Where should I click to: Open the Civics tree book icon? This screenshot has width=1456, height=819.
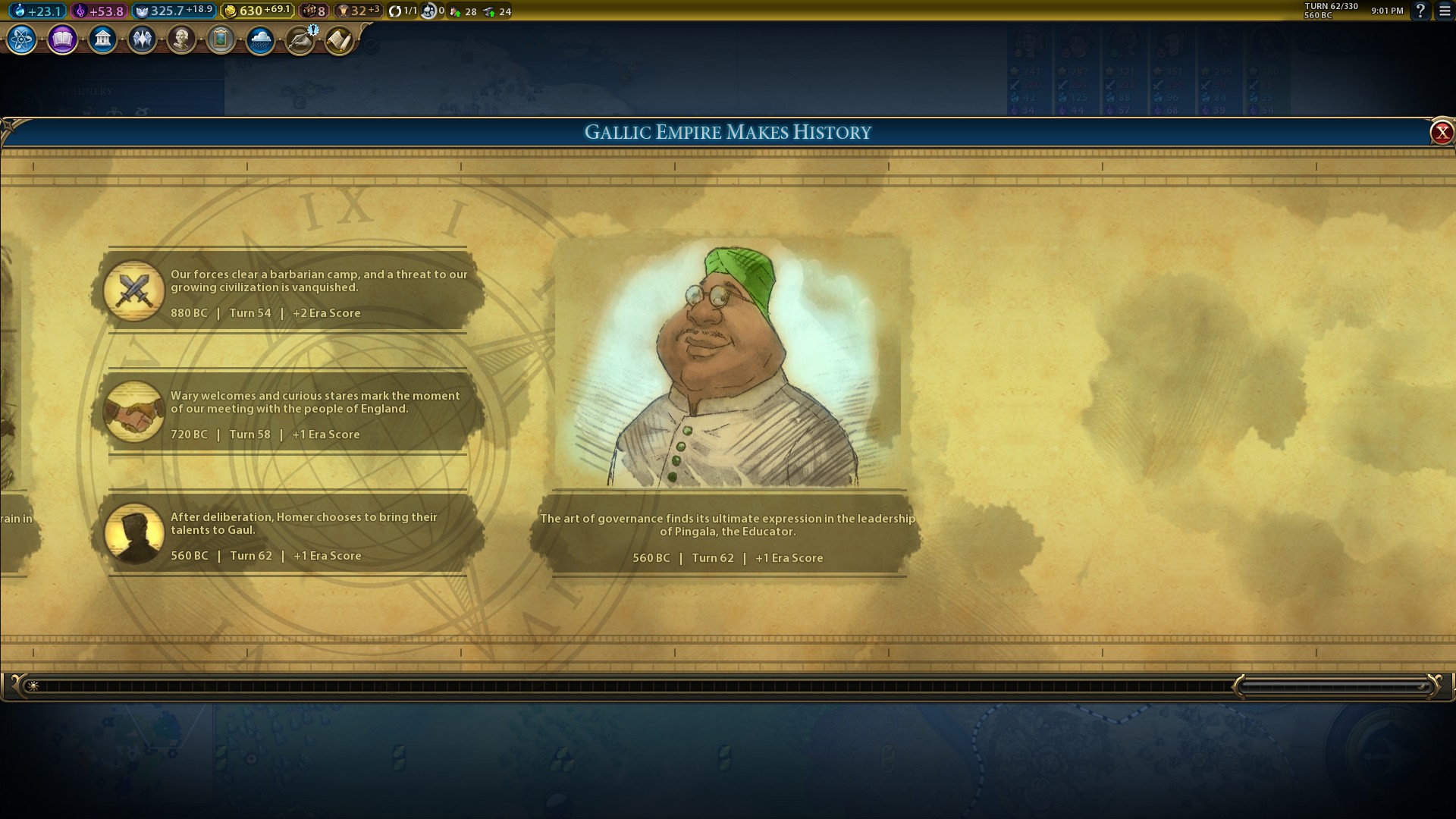click(62, 39)
